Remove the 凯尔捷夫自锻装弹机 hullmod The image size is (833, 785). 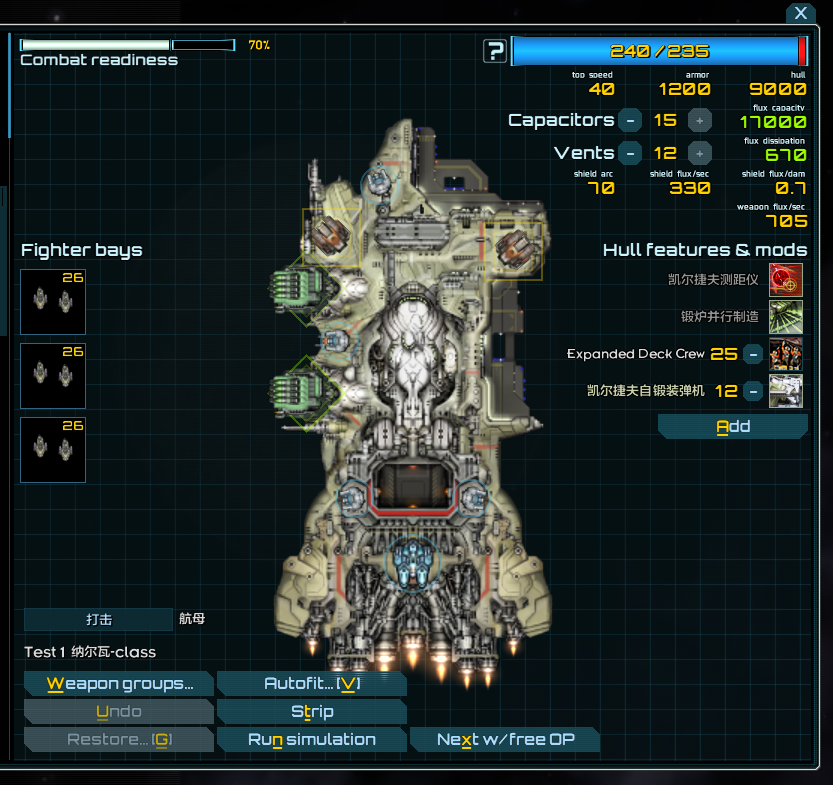[753, 391]
